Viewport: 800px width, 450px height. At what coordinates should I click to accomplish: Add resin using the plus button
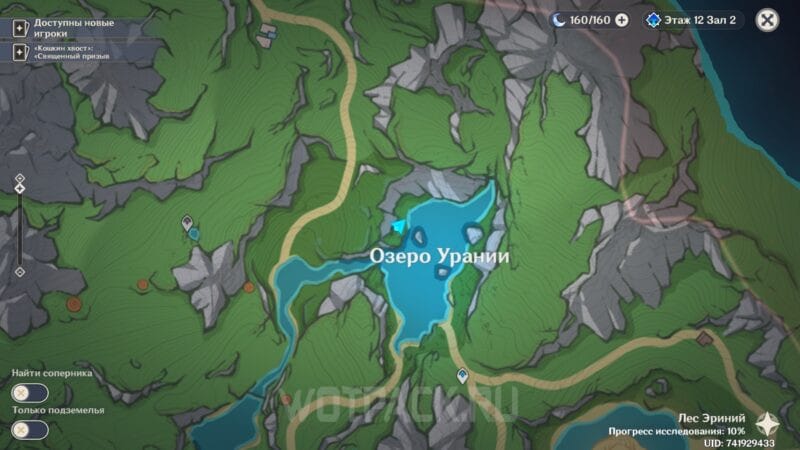tap(622, 19)
